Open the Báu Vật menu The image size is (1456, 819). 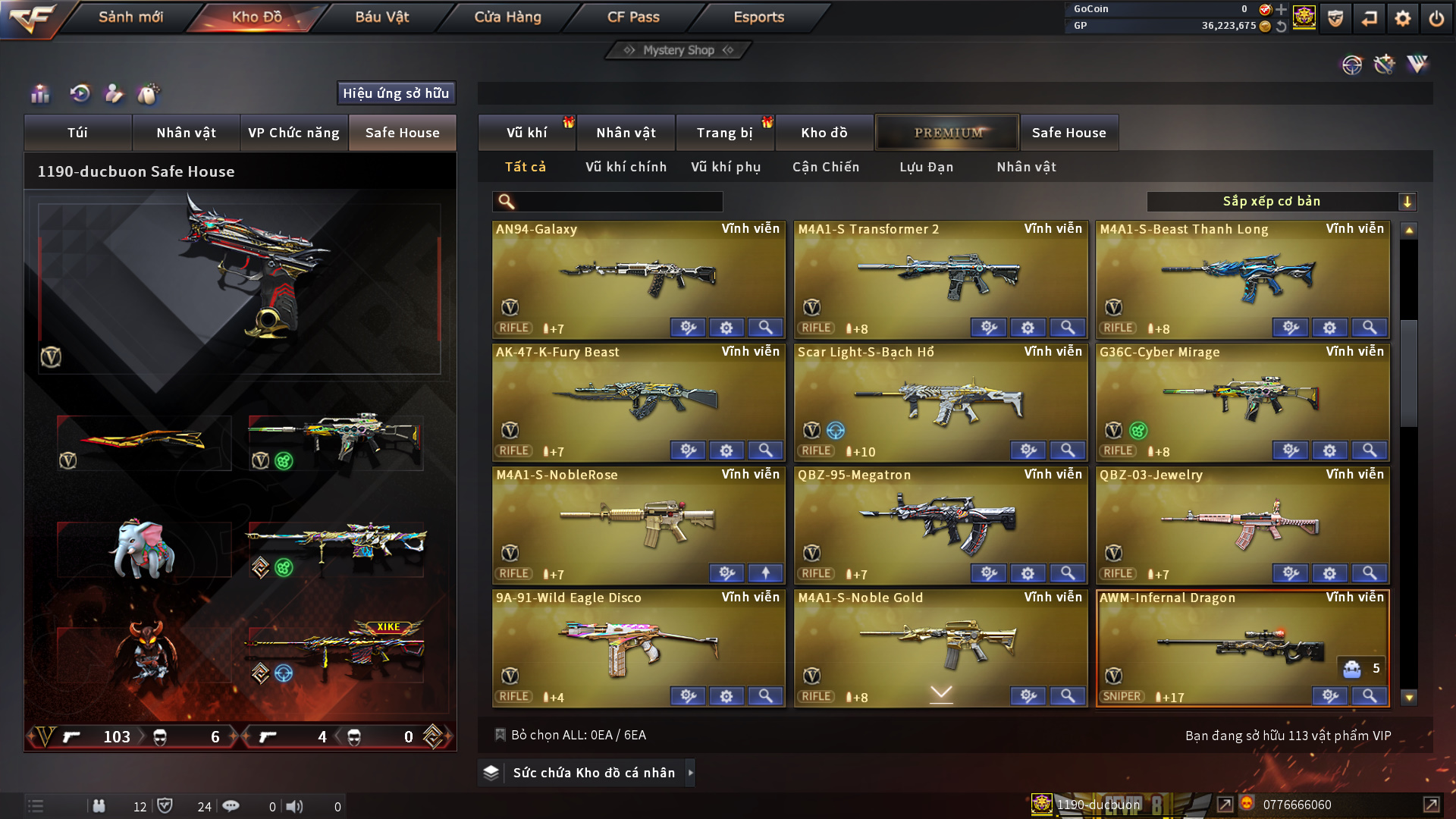tap(381, 17)
